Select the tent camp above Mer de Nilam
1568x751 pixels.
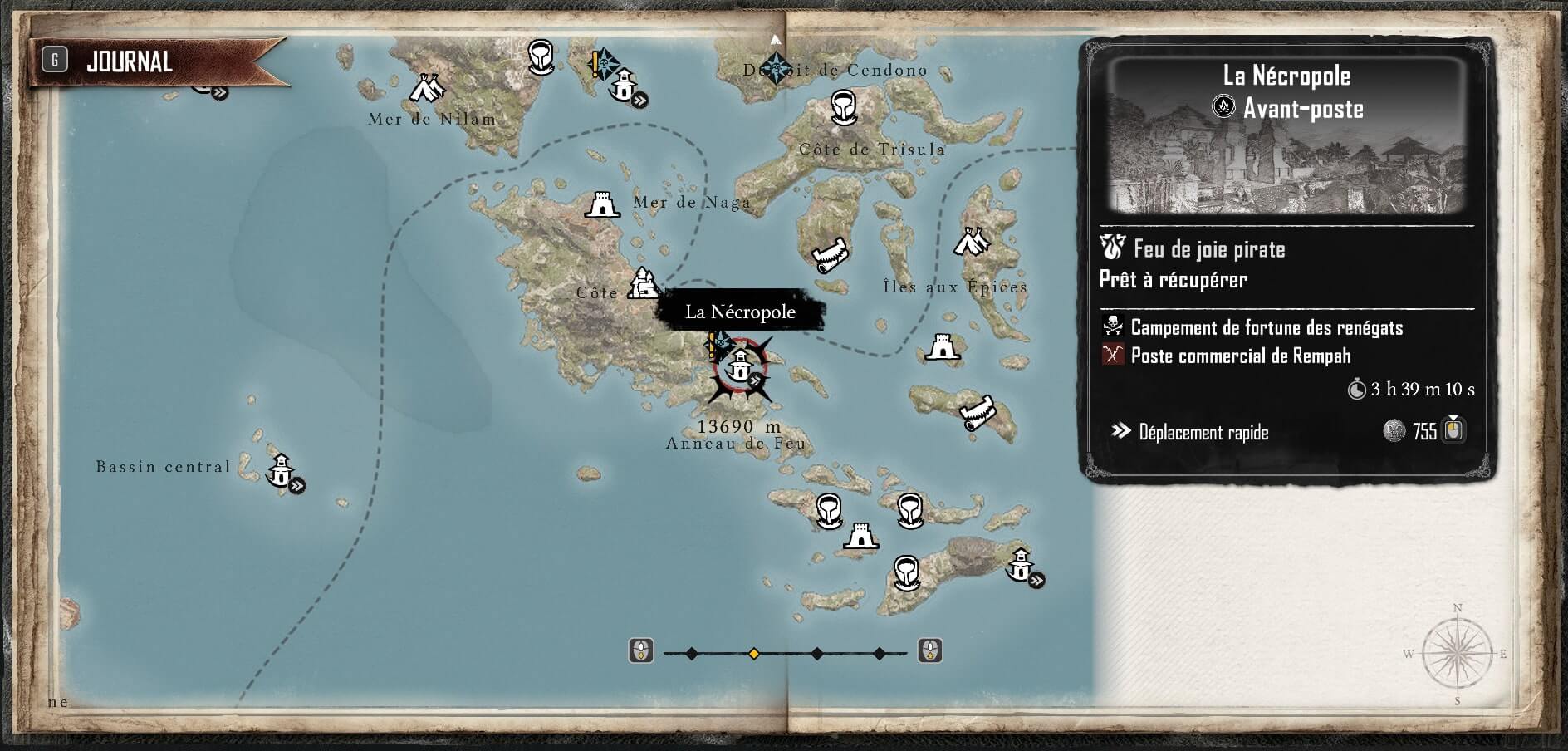(428, 86)
